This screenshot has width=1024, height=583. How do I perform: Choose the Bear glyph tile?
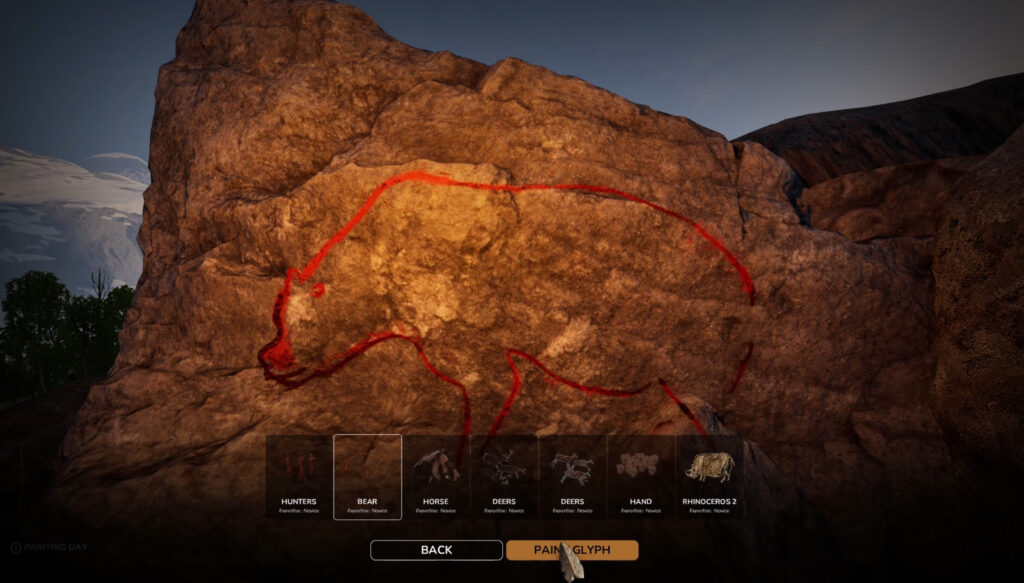367,477
